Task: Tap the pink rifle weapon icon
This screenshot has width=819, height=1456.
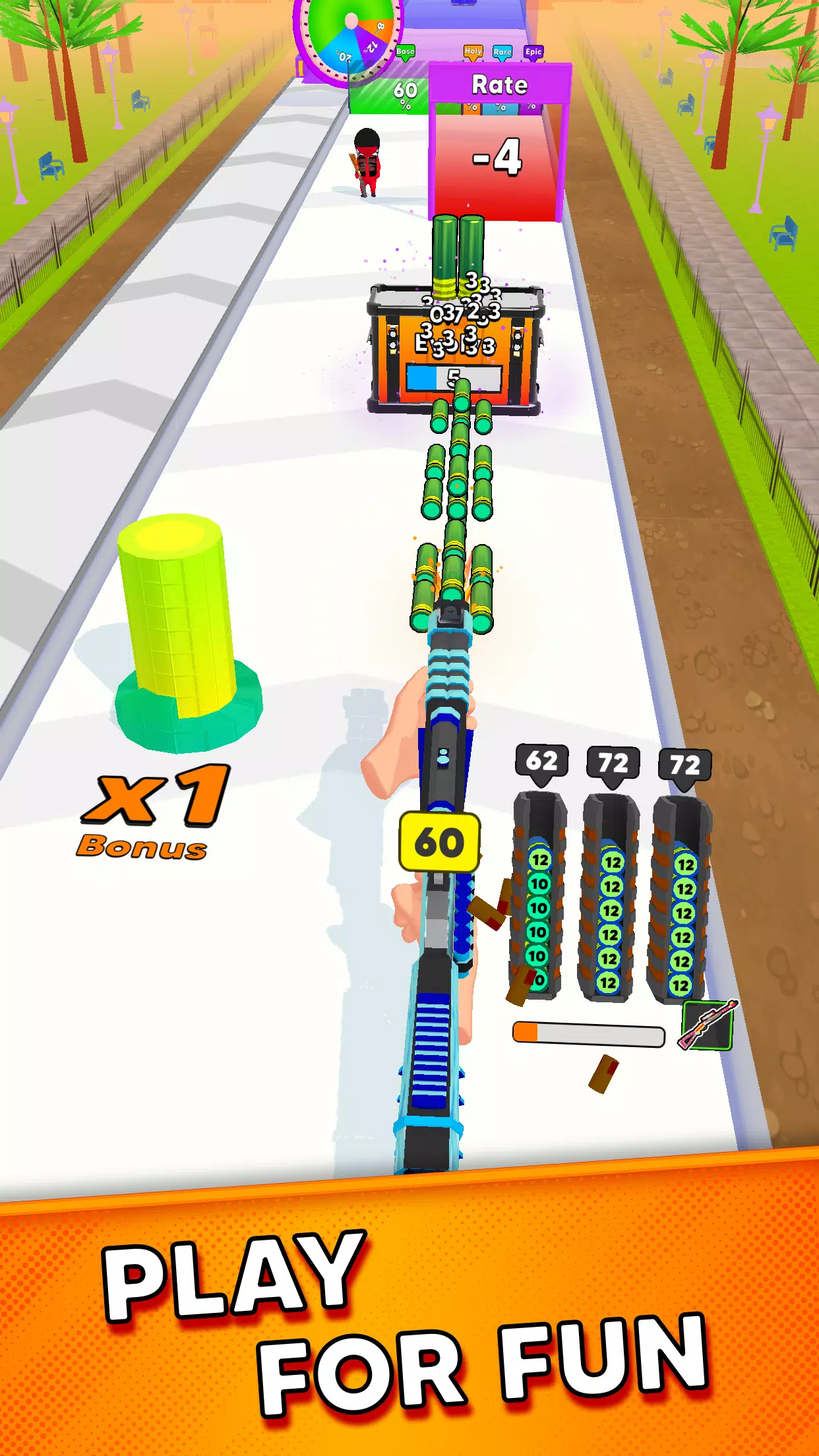Action: 708,1025
